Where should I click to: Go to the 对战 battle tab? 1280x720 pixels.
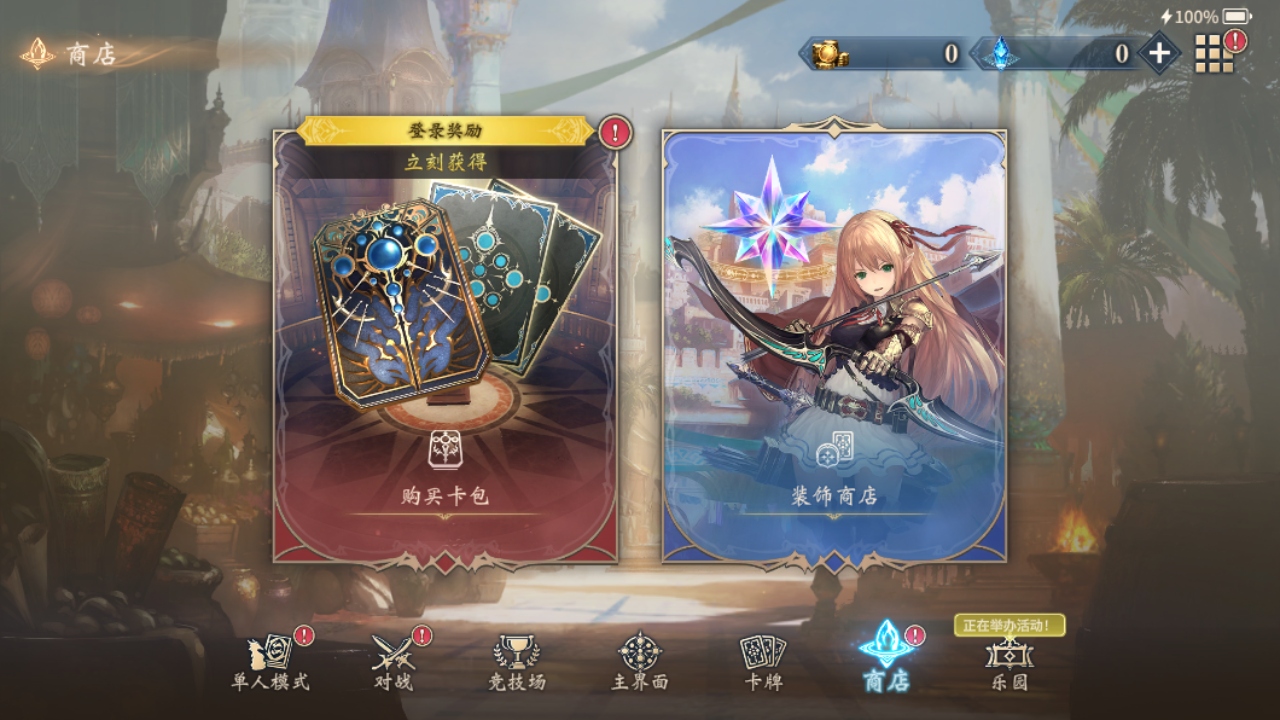tap(392, 662)
